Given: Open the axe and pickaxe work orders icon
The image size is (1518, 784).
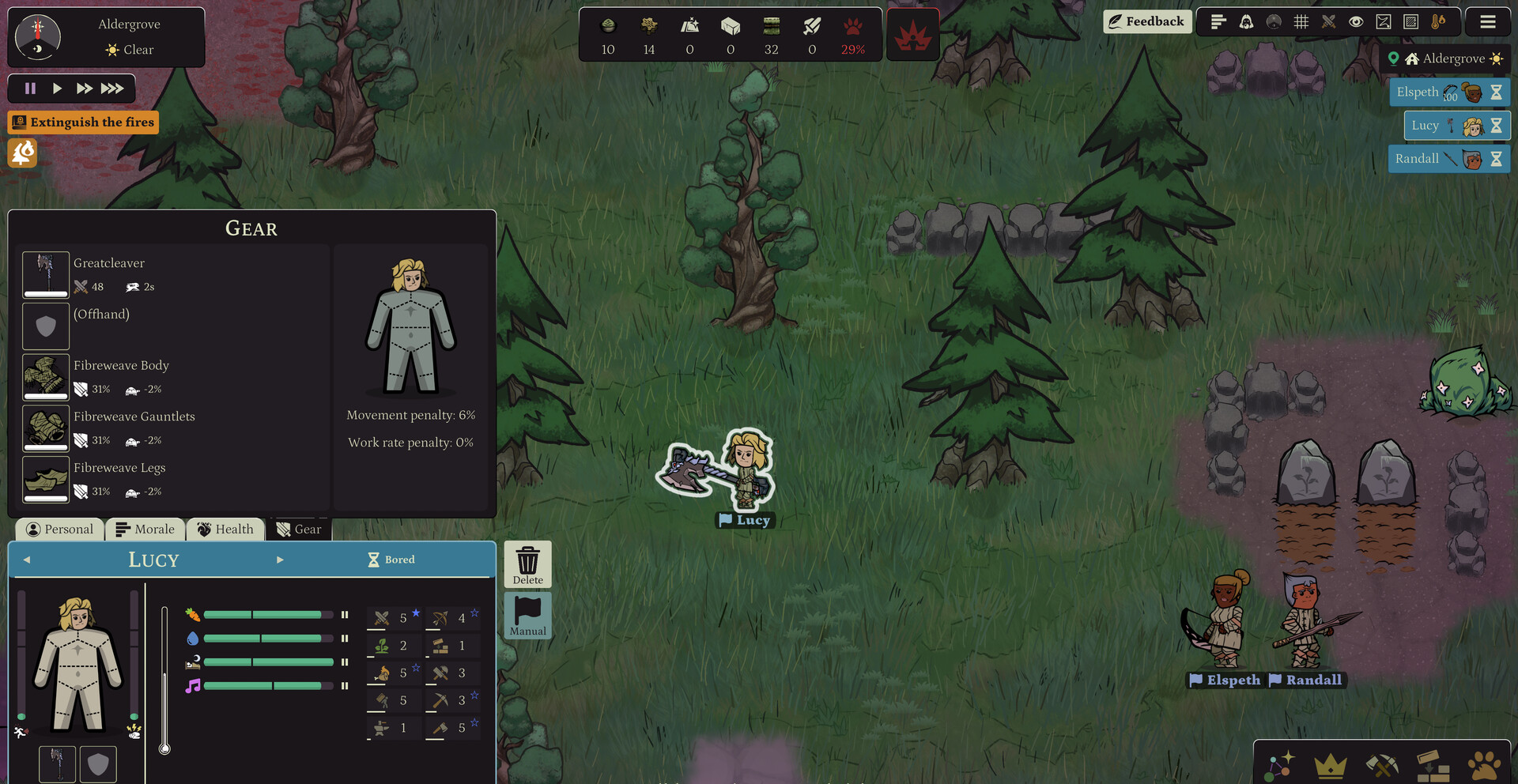Looking at the screenshot, I should [x=1383, y=765].
